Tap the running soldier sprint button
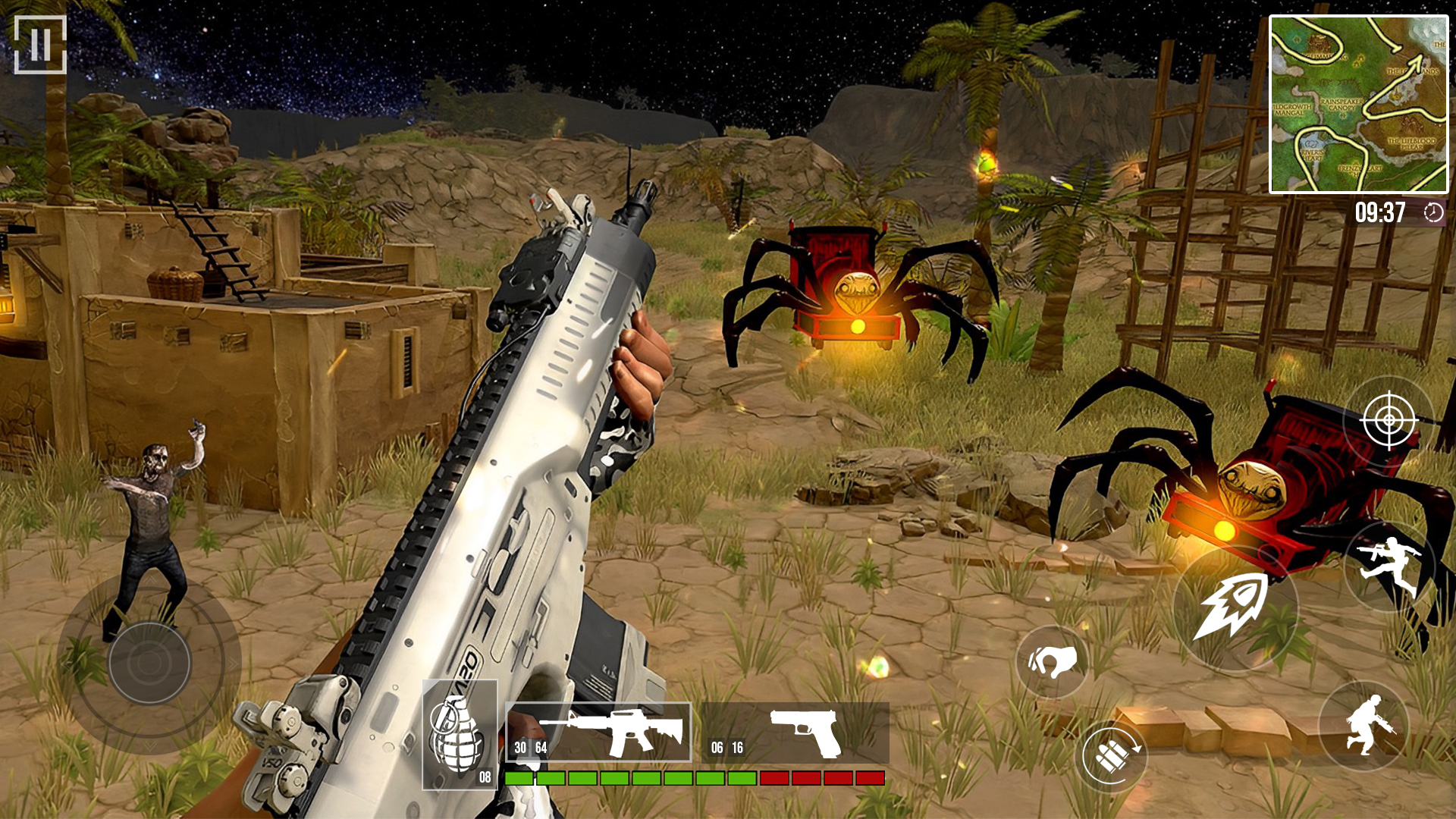 (x=1389, y=564)
